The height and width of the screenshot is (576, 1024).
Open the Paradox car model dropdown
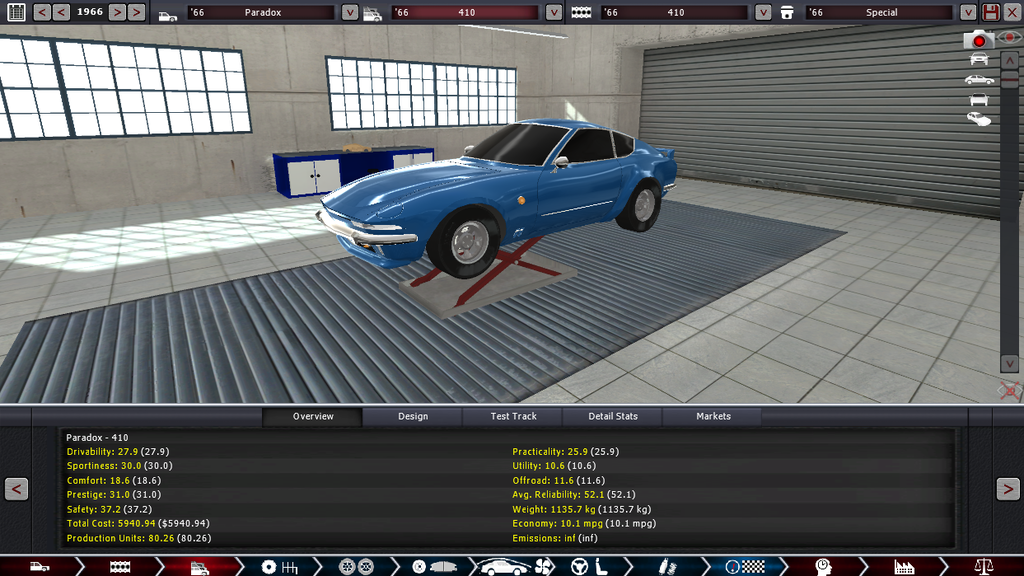click(x=349, y=13)
